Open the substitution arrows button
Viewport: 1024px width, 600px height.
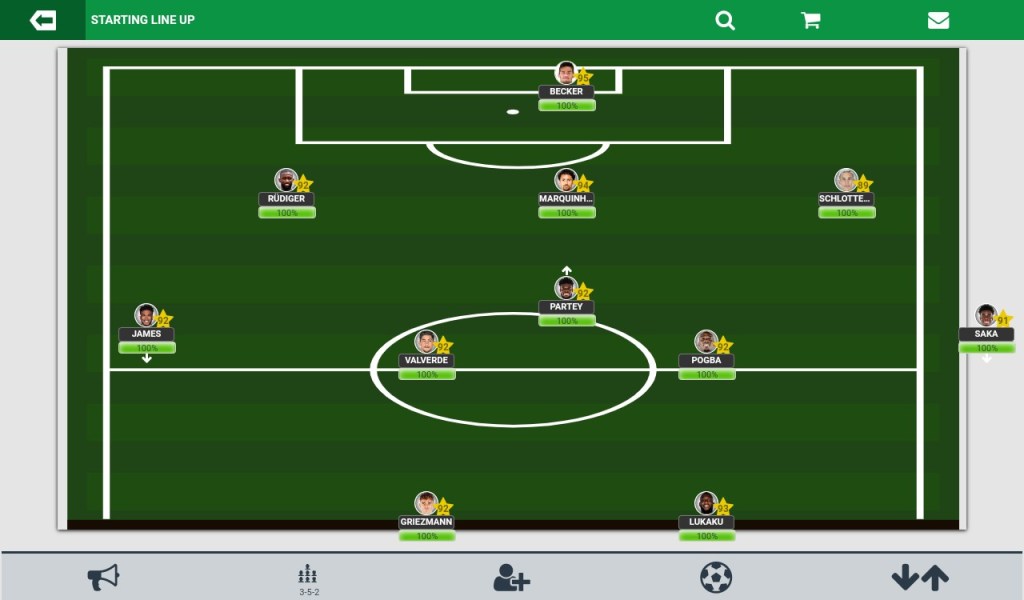coord(920,577)
